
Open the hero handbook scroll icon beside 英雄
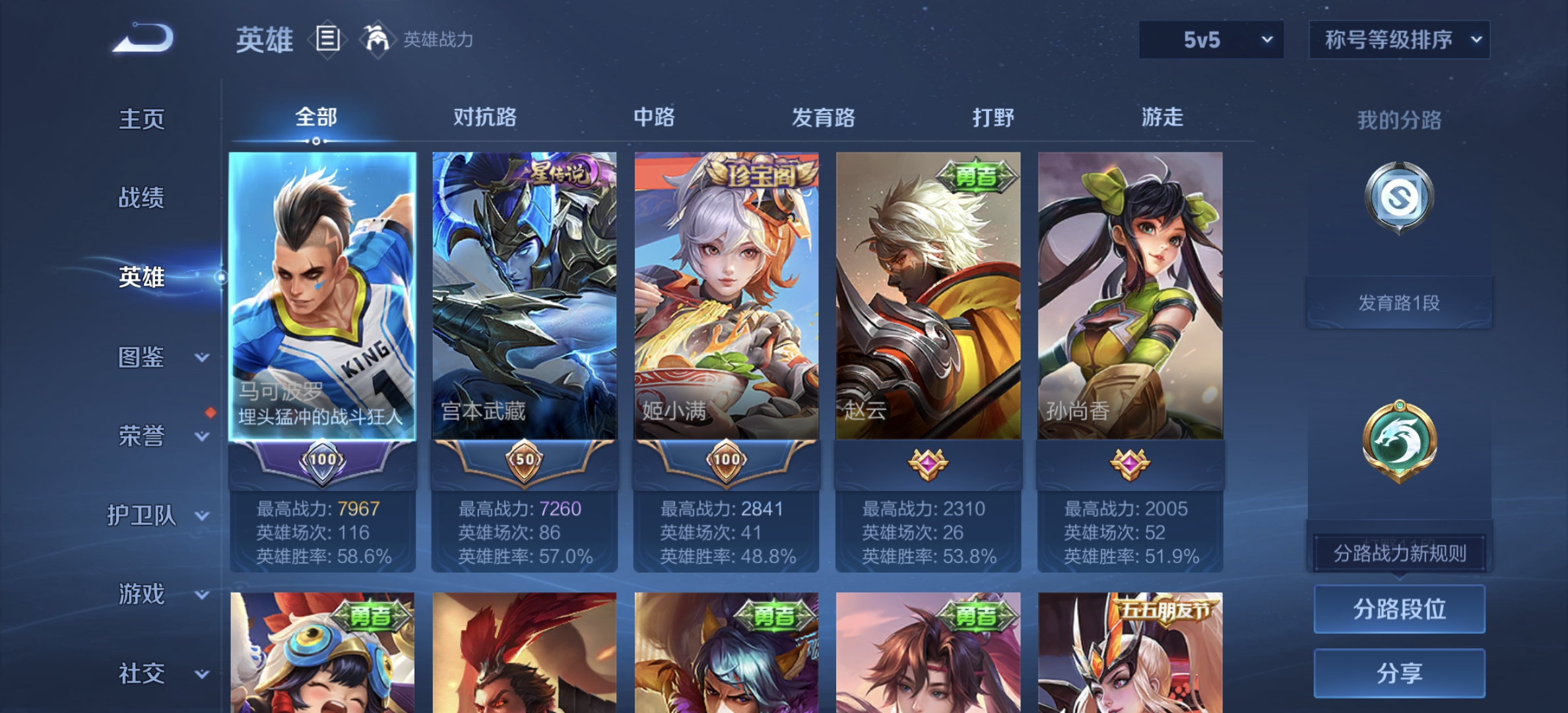pyautogui.click(x=328, y=38)
